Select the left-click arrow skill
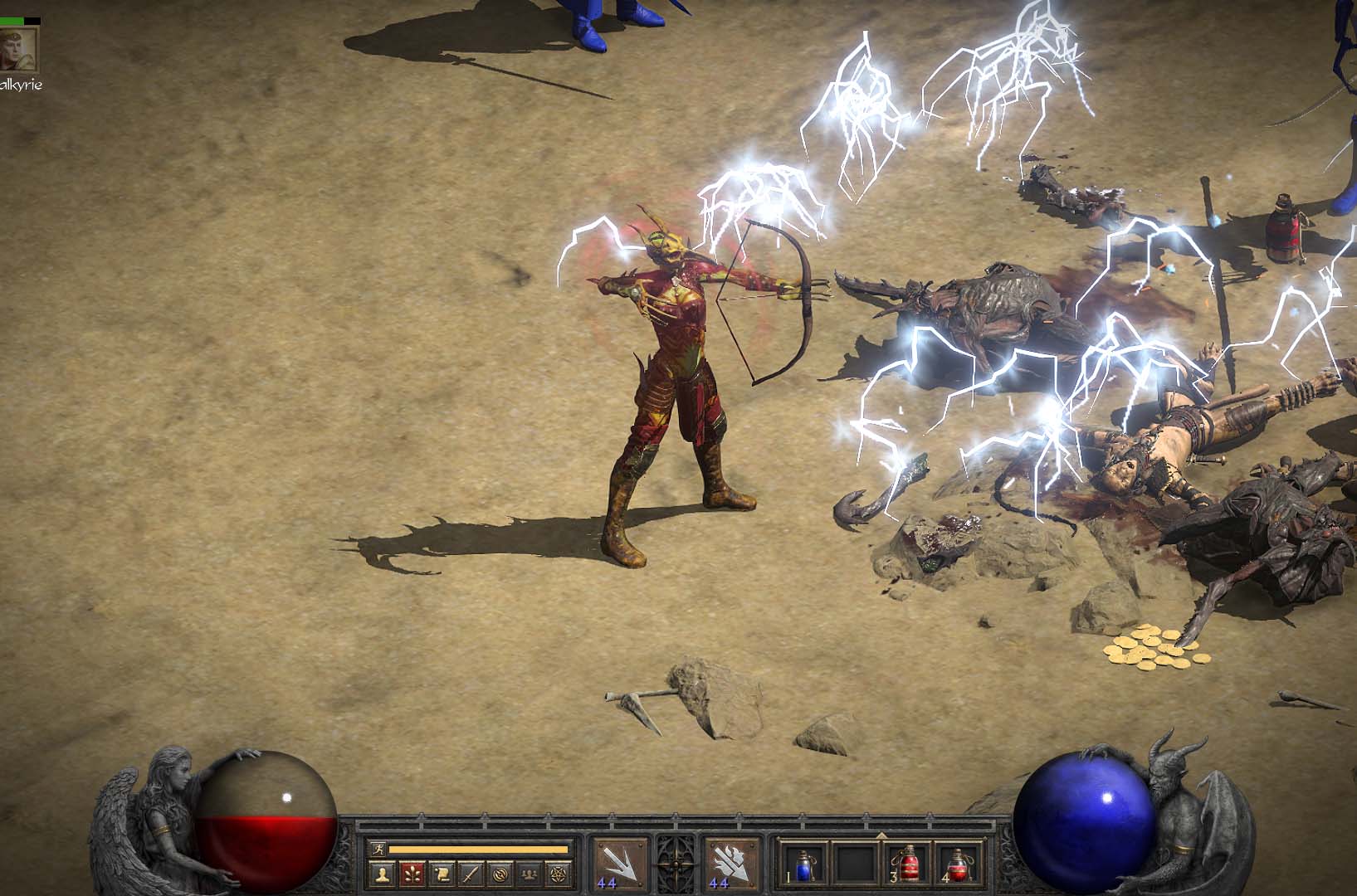 point(620,864)
